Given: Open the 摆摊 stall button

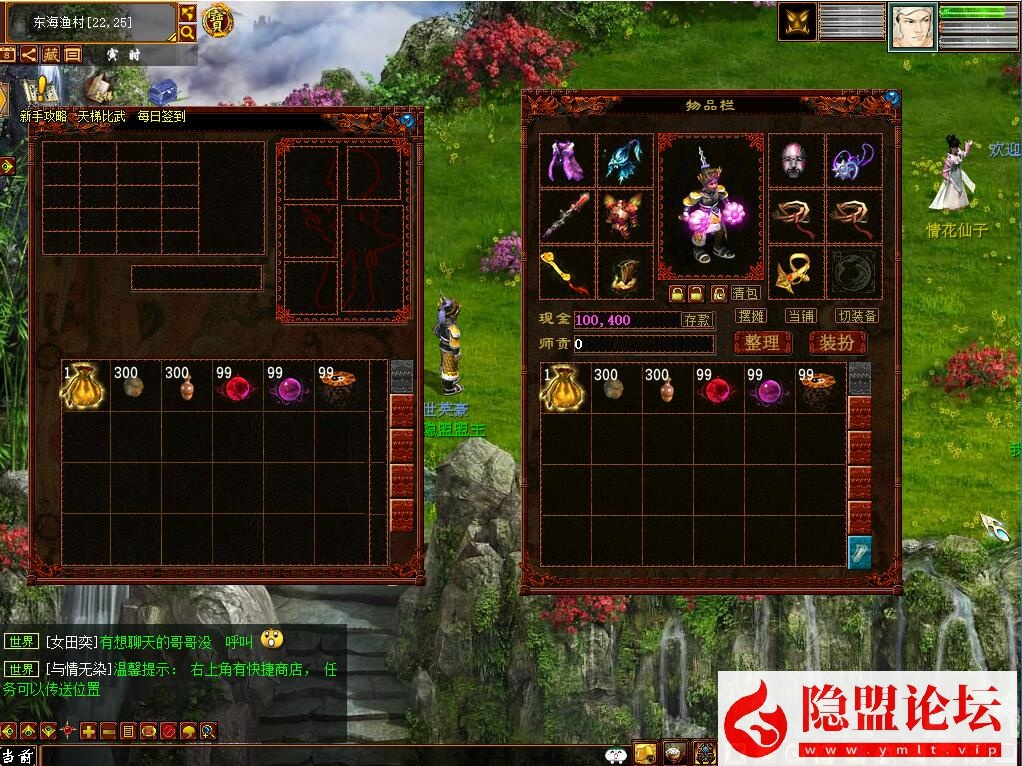Looking at the screenshot, I should click(x=750, y=316).
